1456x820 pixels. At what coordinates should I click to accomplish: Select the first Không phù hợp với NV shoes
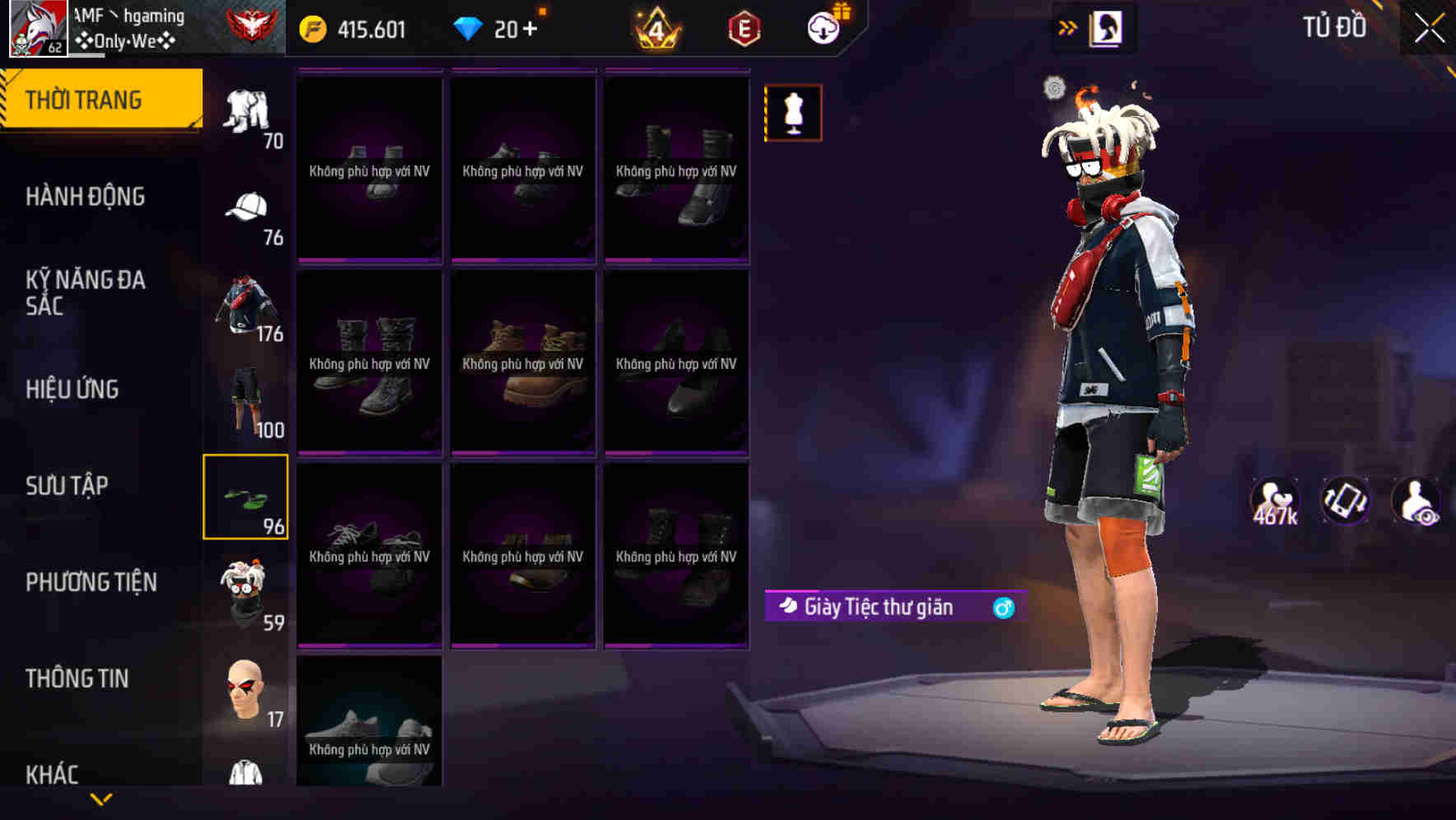(369, 169)
